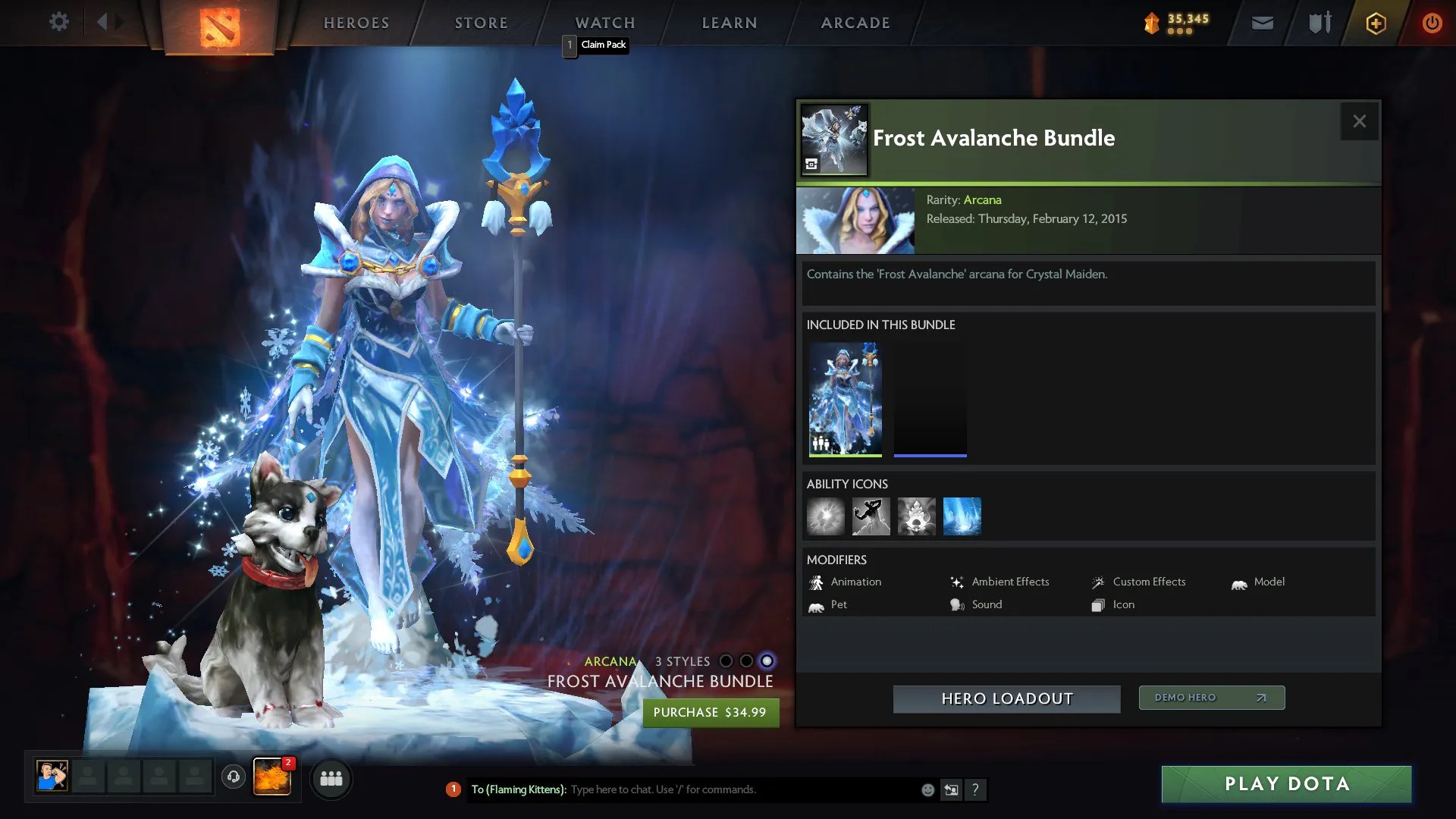Click the Crystal Nova ability icon
Viewport: 1456px width, 819px height.
point(826,516)
